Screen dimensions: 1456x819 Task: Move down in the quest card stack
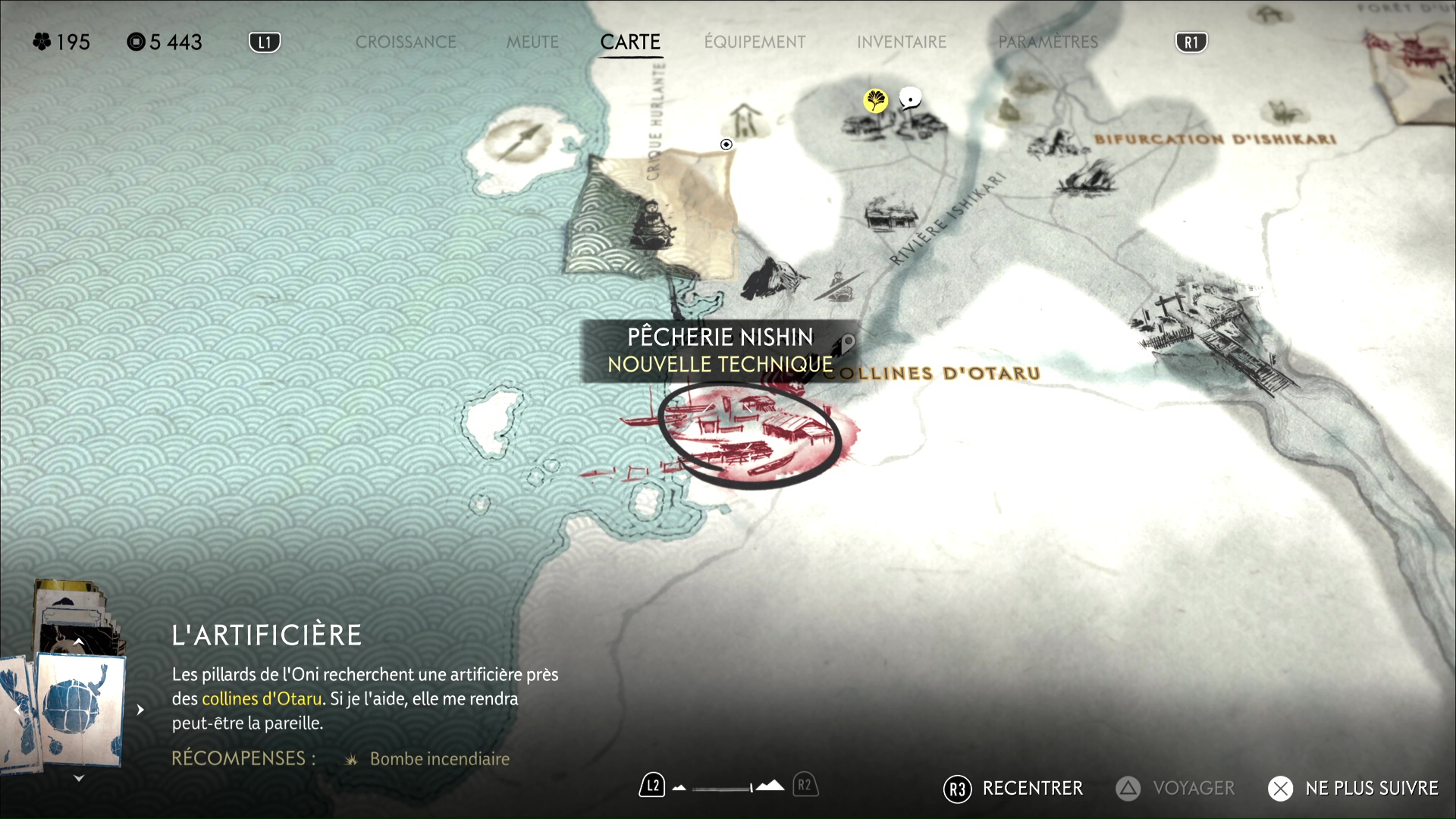pos(79,778)
